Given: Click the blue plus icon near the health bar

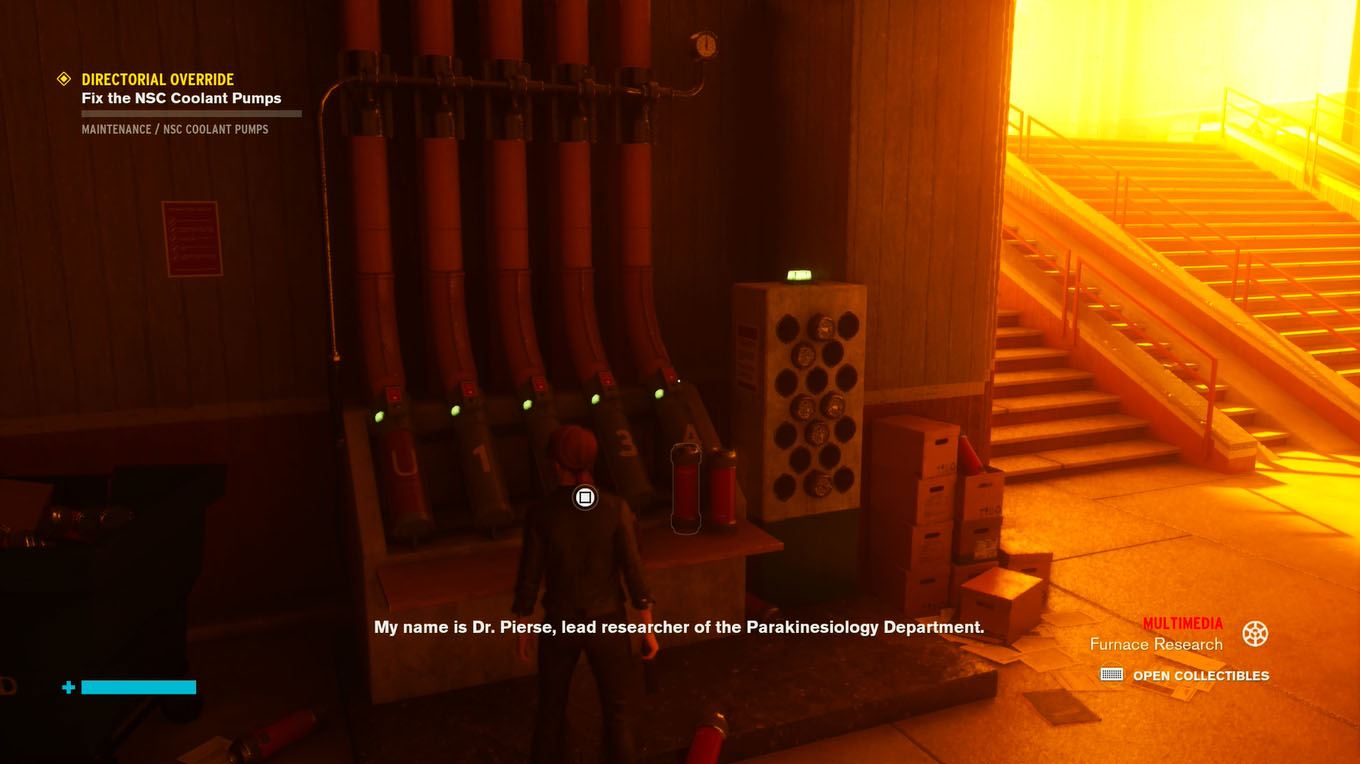Looking at the screenshot, I should coord(67,687).
